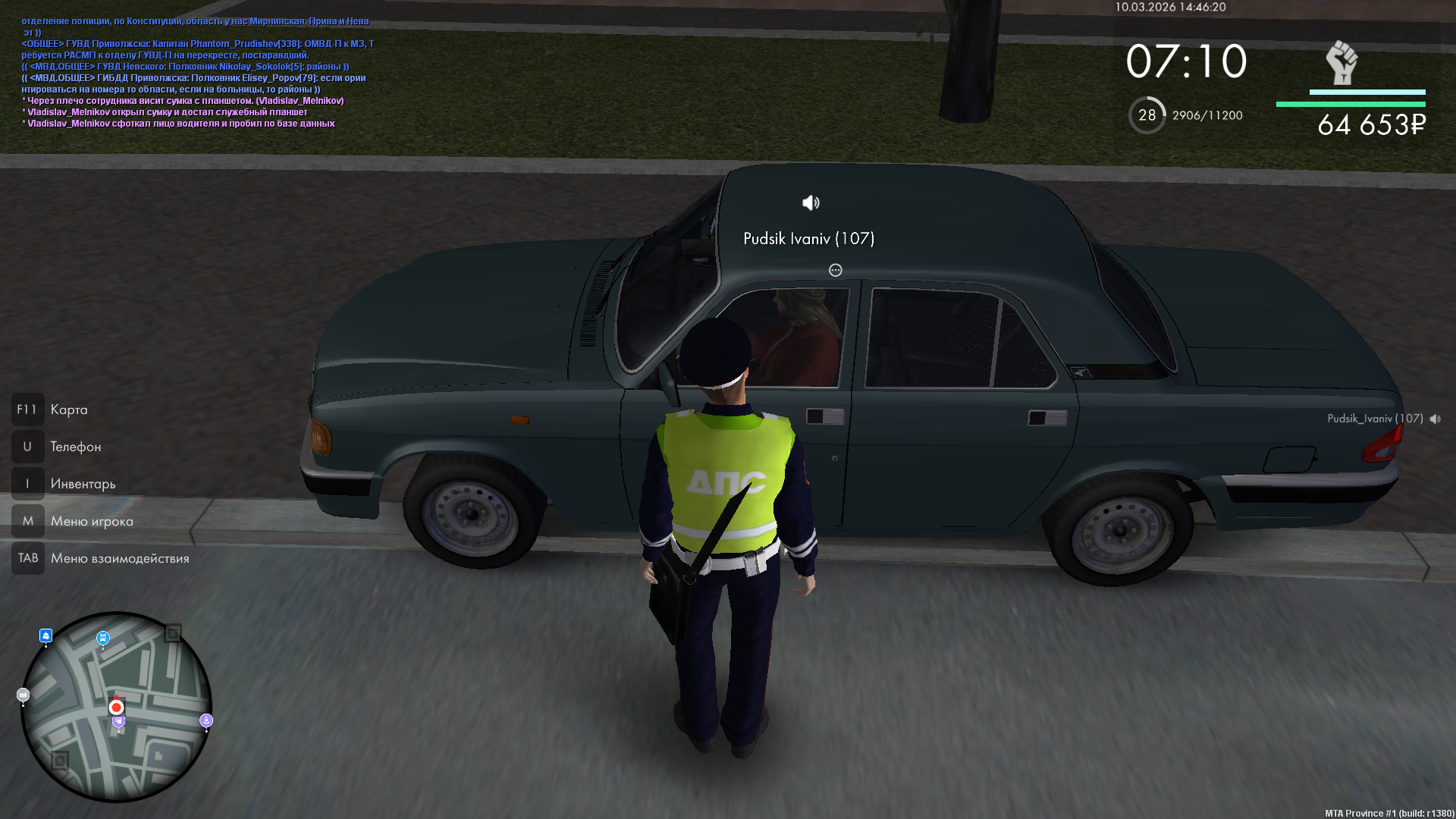1456x819 pixels.
Task: Click the purple person marker on minimap edge
Action: (x=206, y=720)
